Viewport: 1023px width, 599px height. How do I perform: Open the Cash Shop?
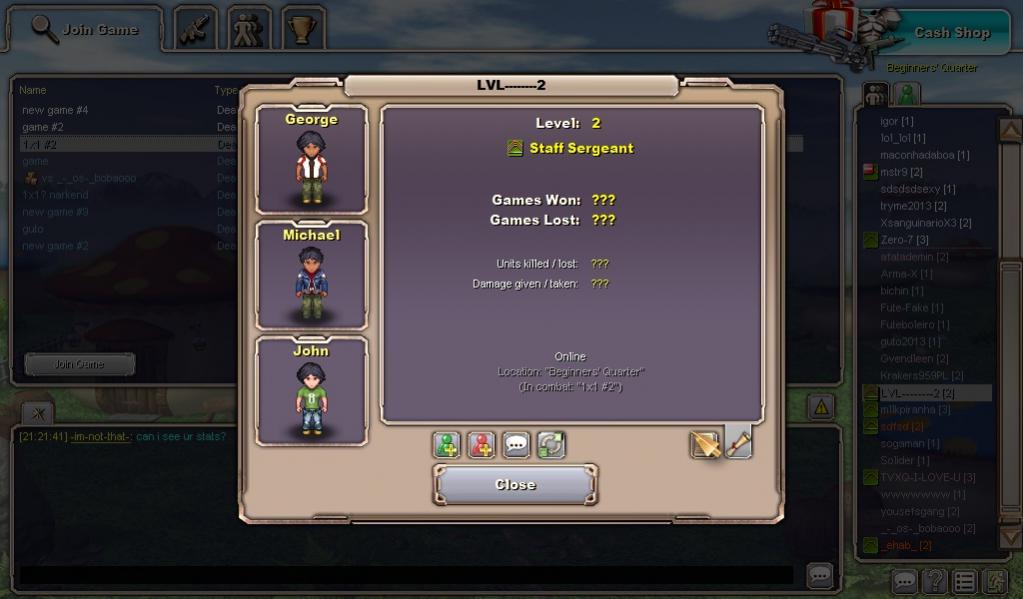coord(951,32)
